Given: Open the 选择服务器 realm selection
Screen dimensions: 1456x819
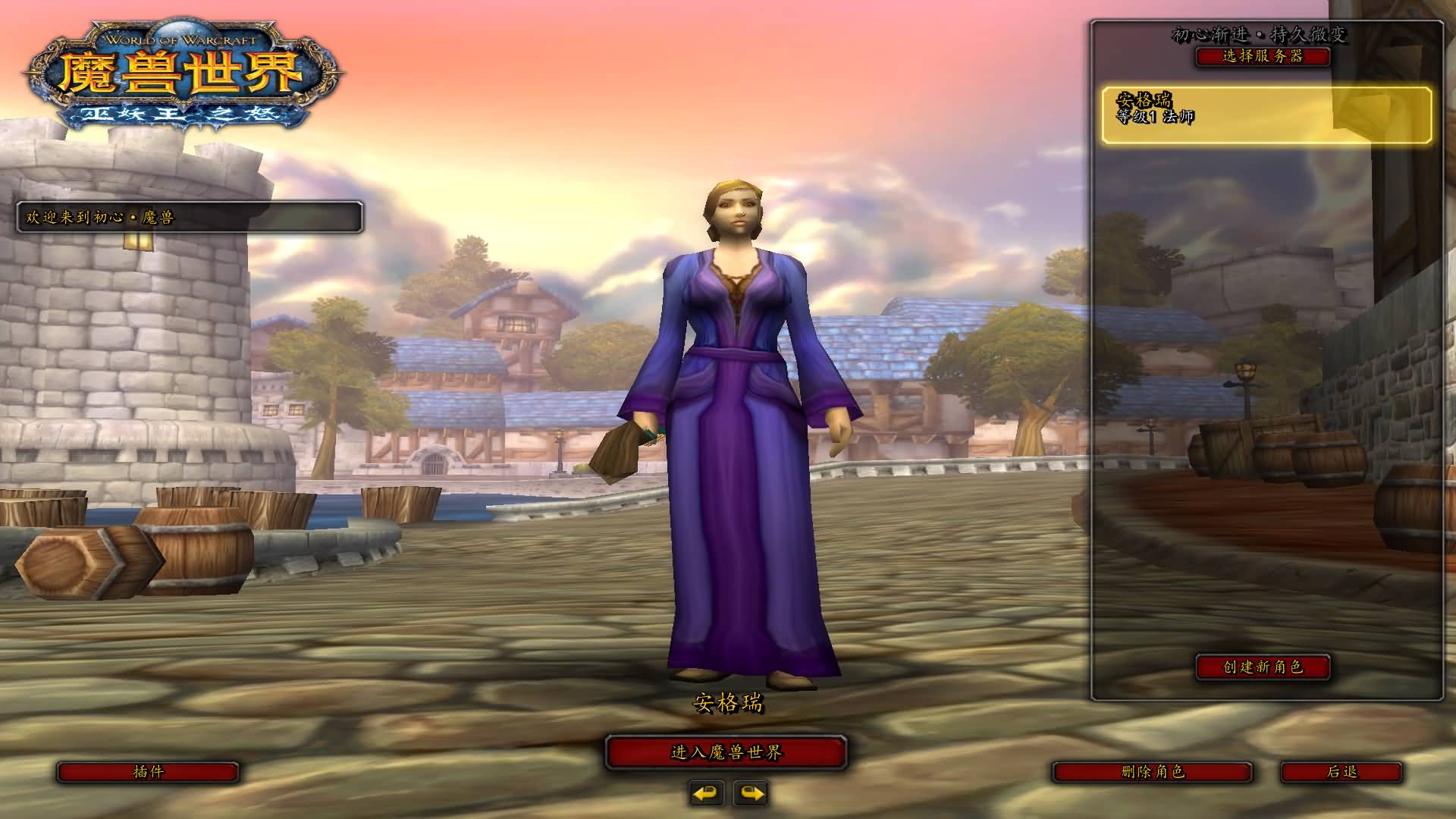Looking at the screenshot, I should pyautogui.click(x=1263, y=56).
